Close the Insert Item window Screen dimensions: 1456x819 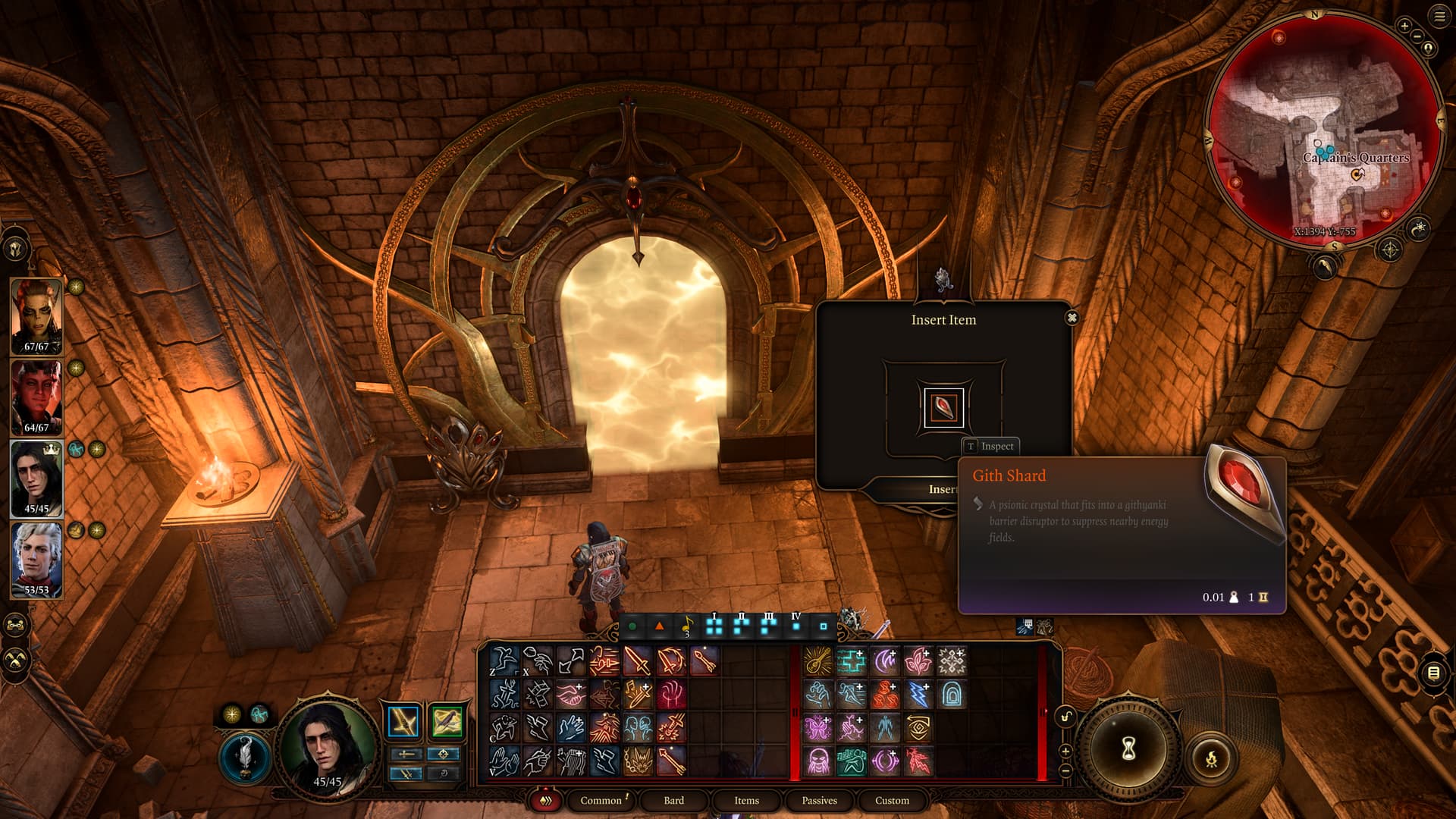1072,318
